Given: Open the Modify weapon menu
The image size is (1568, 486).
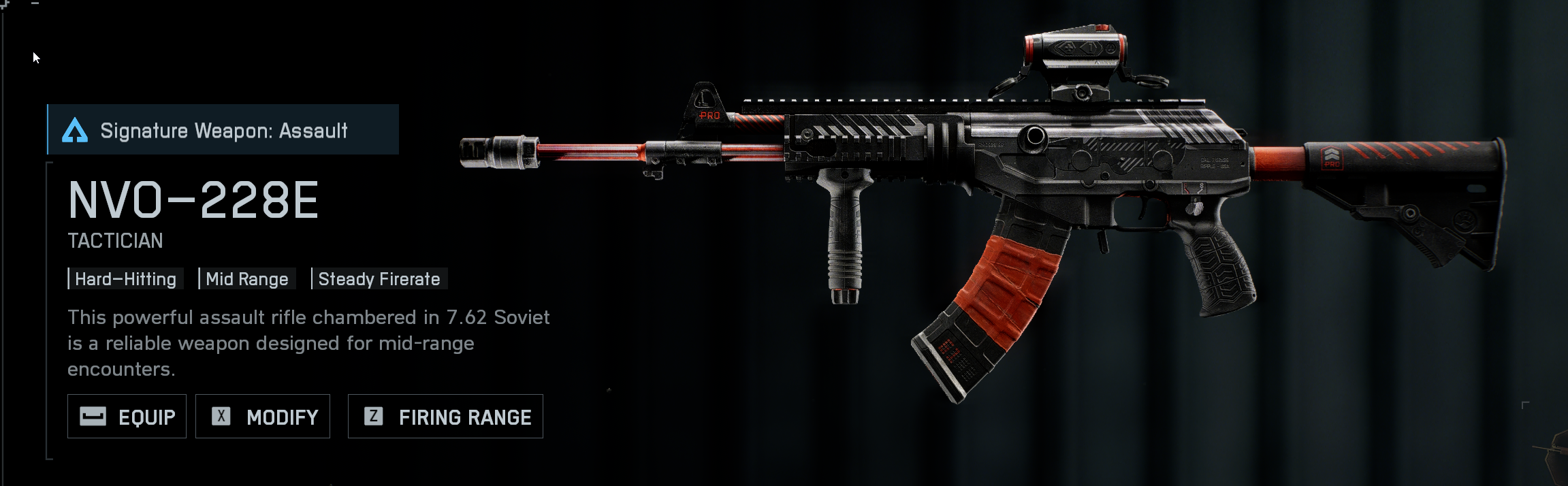Looking at the screenshot, I should pos(263,417).
